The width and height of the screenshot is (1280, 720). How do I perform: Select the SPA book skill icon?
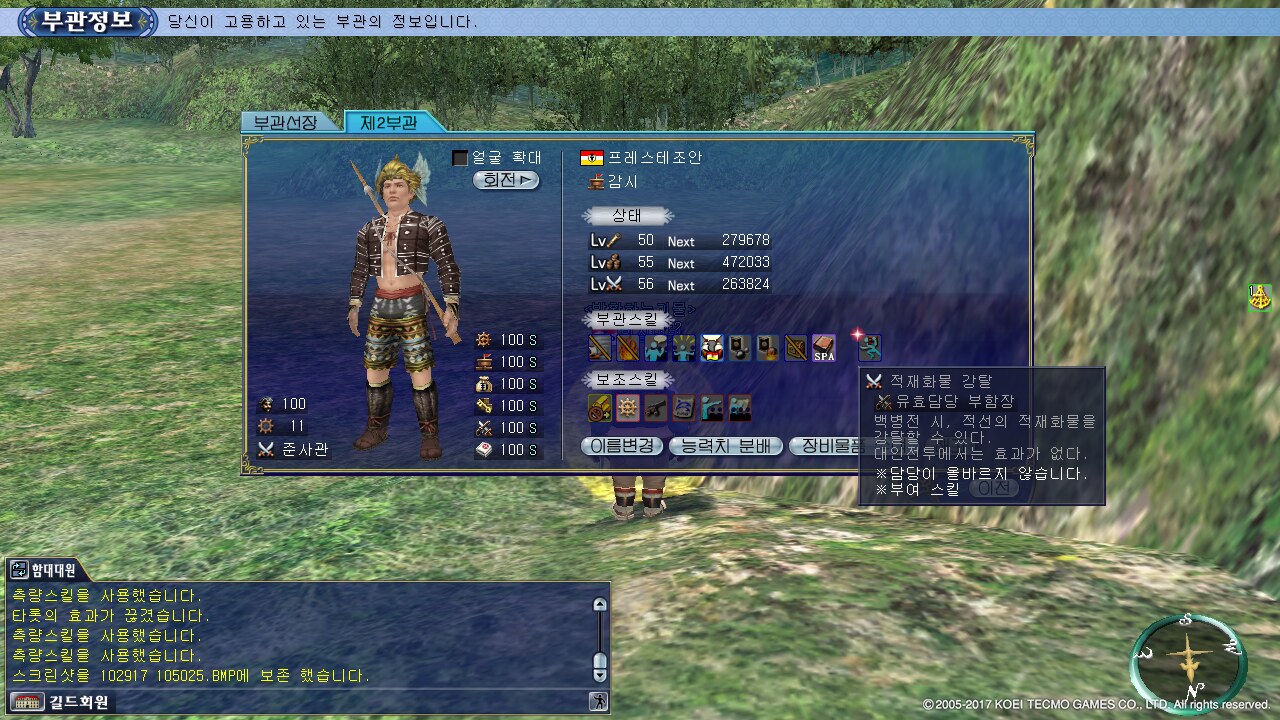pos(824,348)
